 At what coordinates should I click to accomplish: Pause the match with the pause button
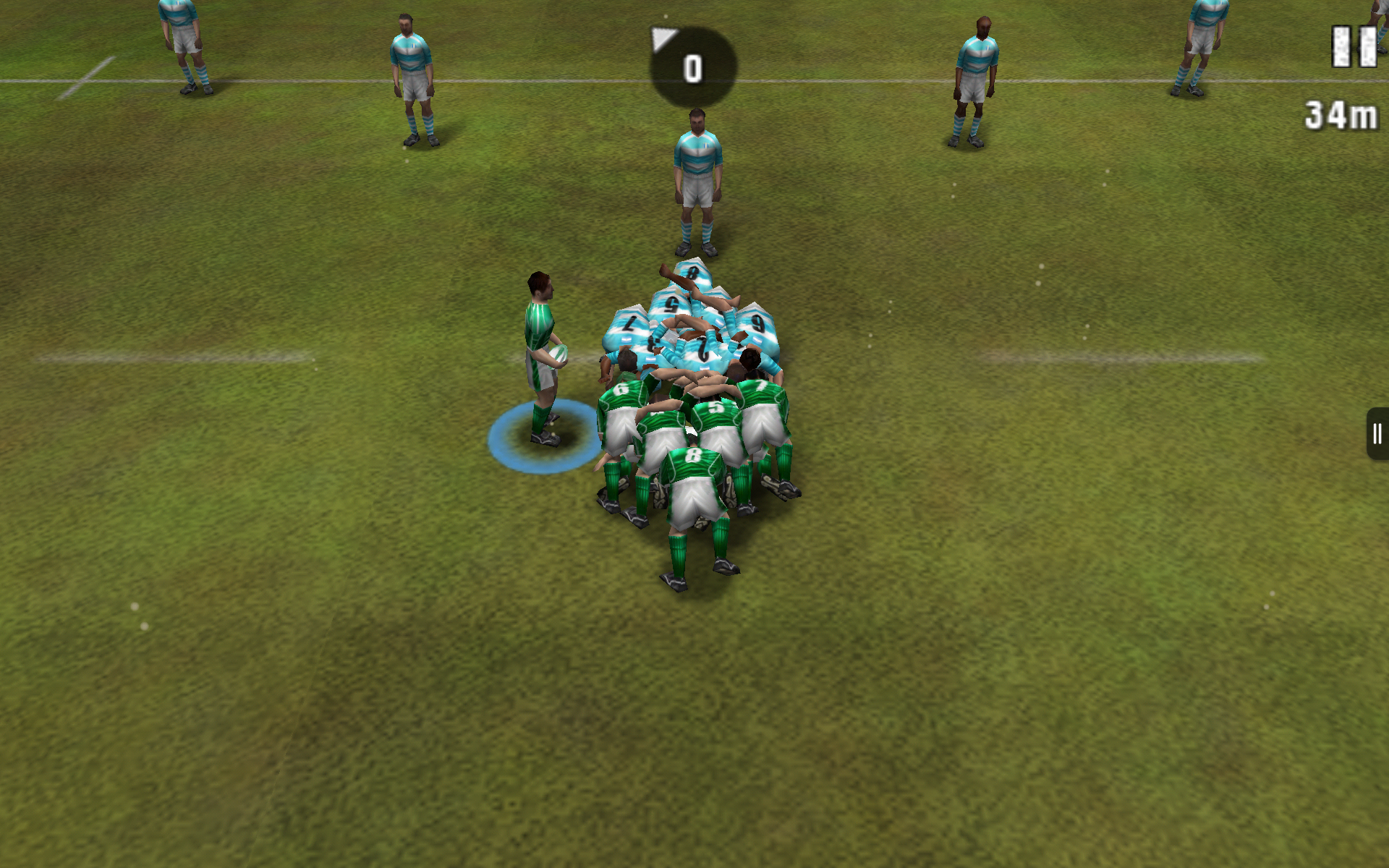coord(1354,47)
